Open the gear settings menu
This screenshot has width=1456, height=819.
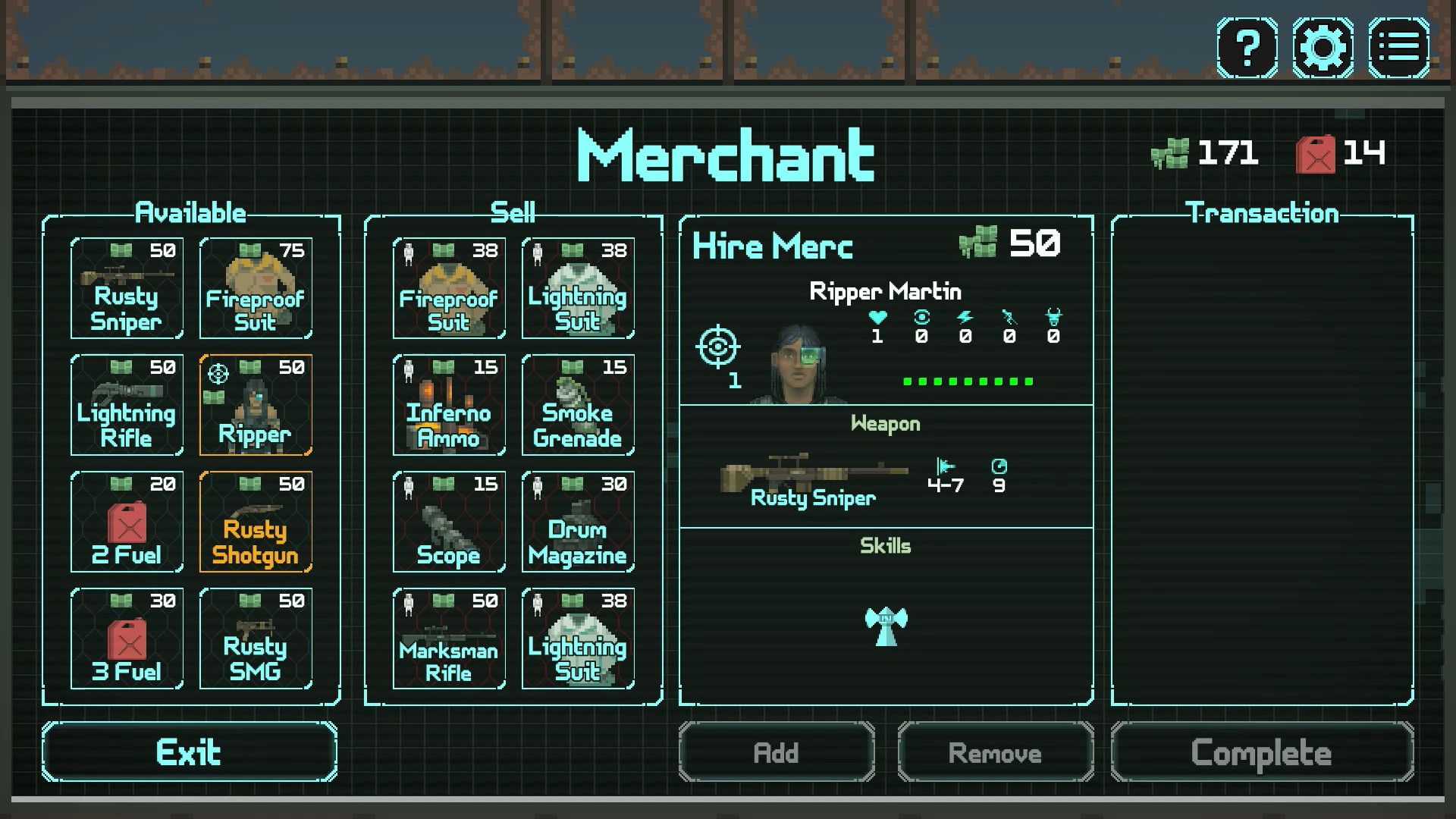pyautogui.click(x=1323, y=49)
